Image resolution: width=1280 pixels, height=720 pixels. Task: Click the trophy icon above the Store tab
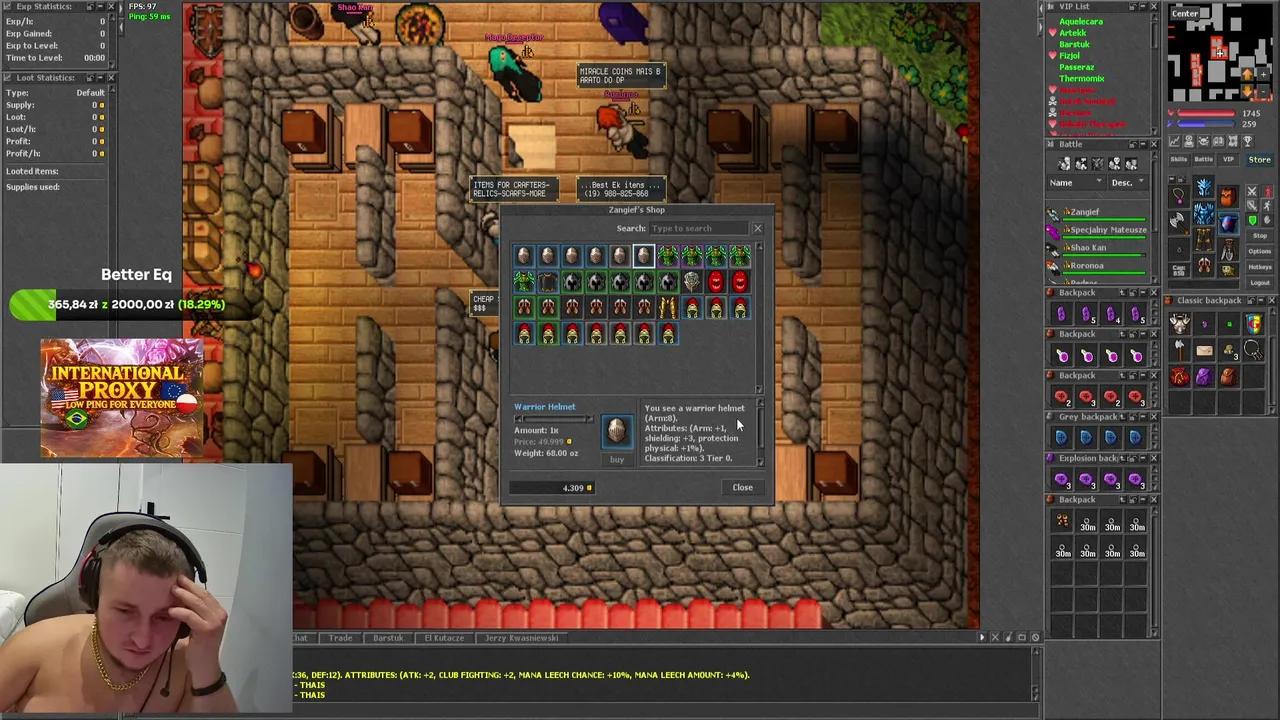click(1247, 141)
